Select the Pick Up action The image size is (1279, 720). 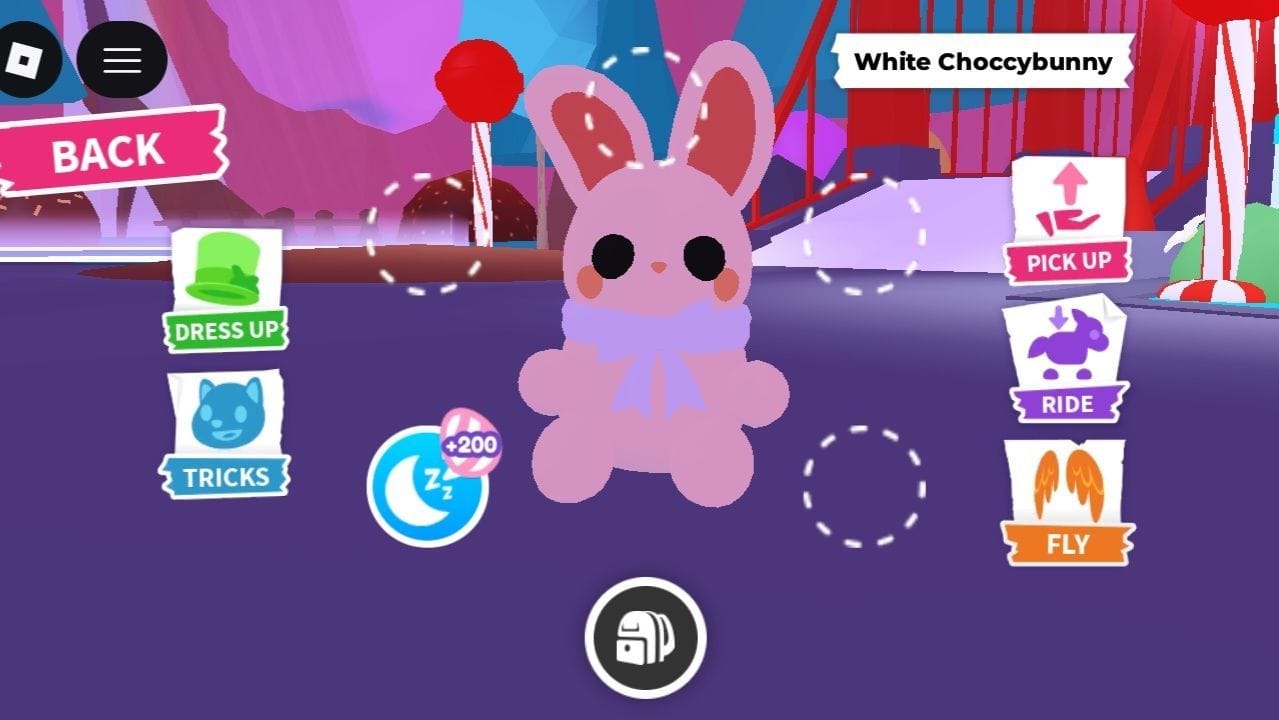point(1068,221)
